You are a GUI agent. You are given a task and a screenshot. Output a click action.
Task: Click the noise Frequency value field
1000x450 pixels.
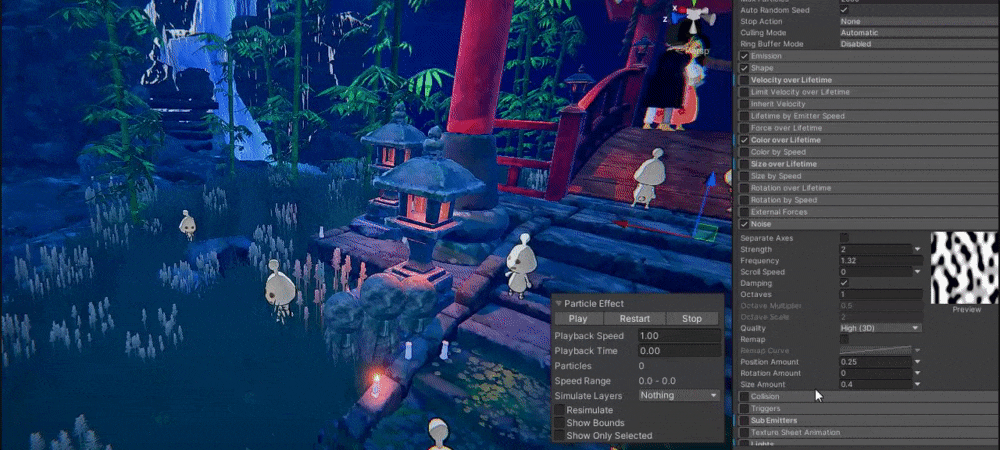click(x=880, y=260)
